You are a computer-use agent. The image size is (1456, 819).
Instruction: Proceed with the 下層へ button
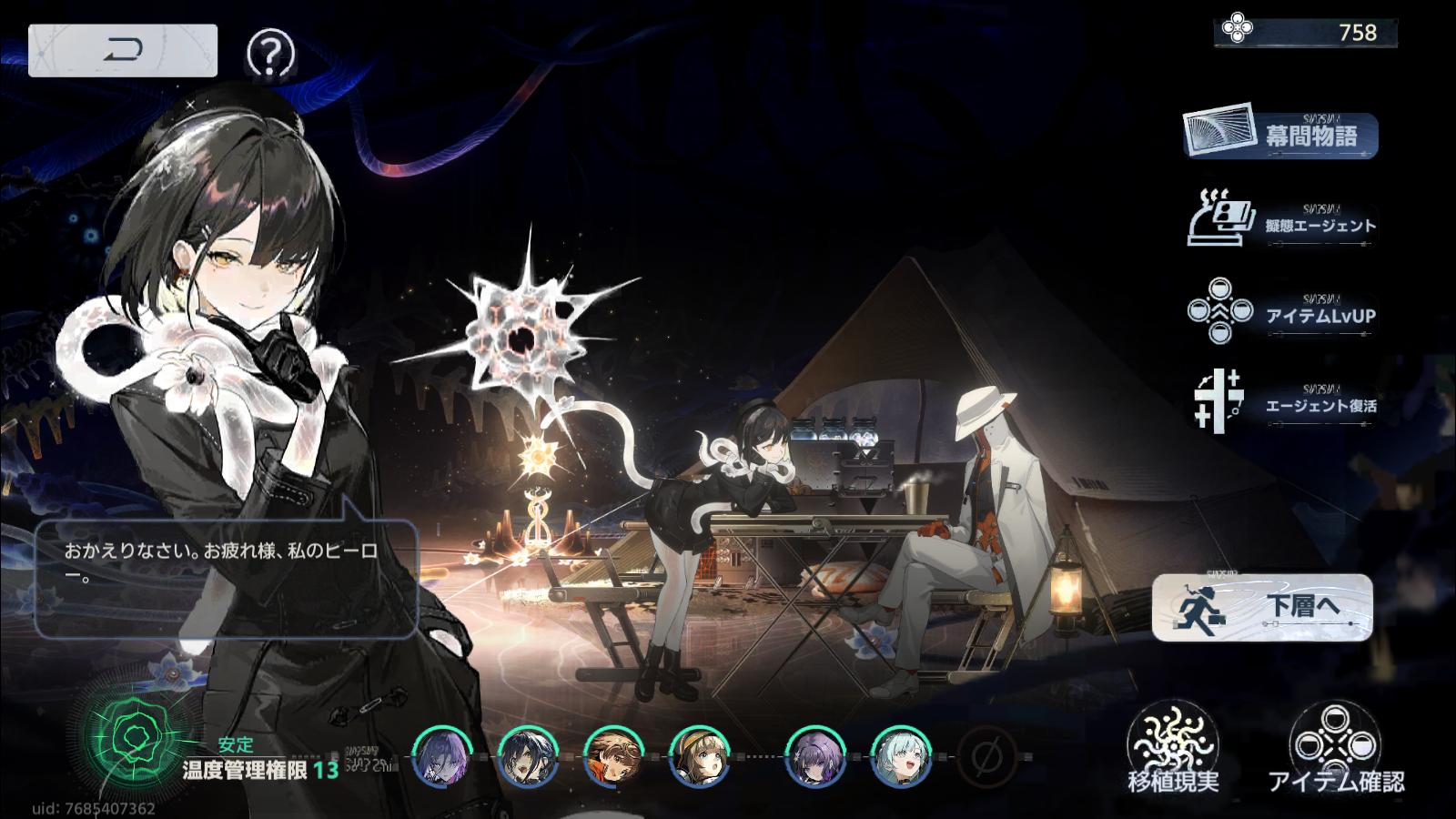(1262, 607)
